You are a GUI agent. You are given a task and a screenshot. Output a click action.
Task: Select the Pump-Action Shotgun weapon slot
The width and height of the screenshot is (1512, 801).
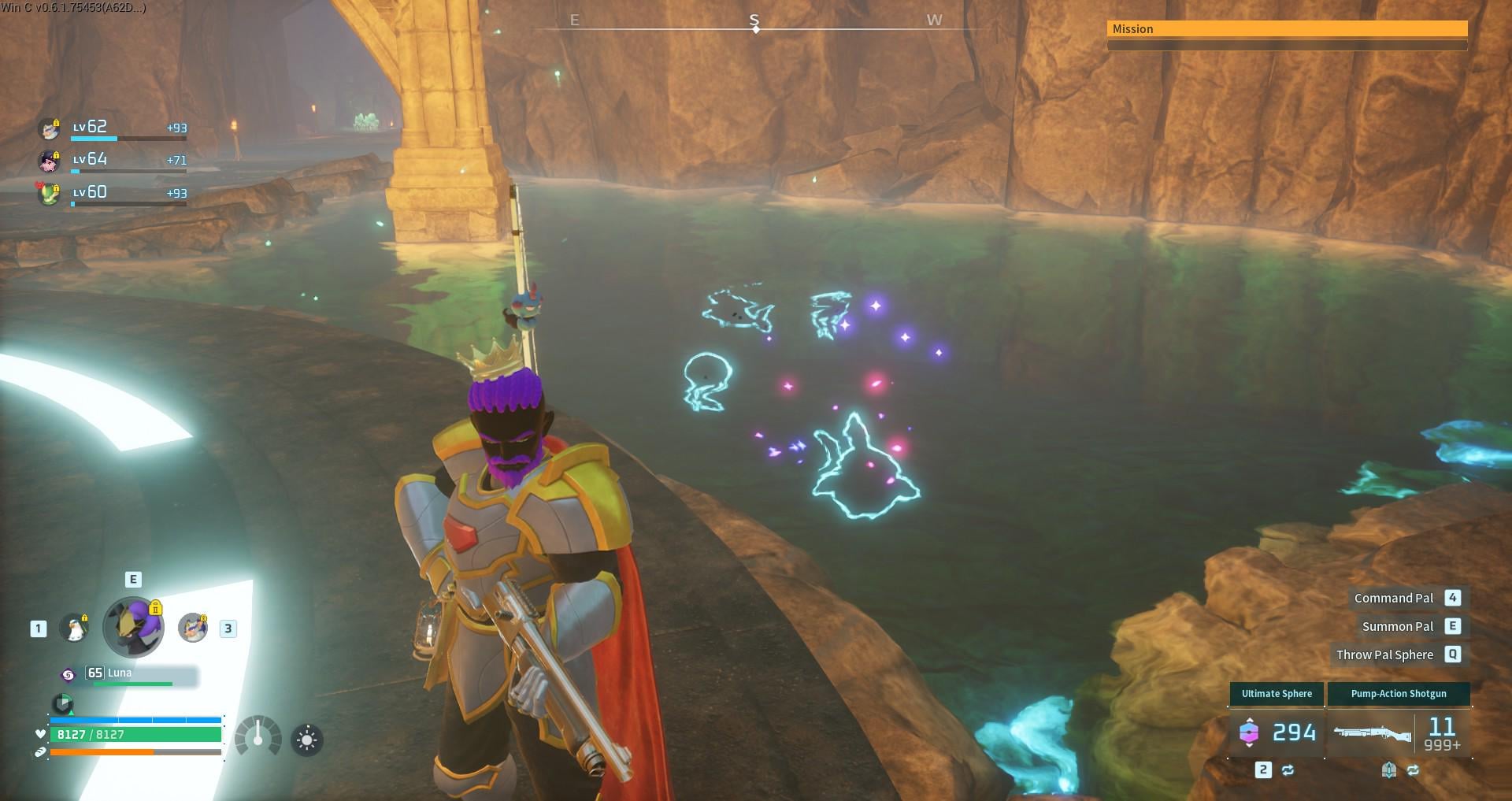(x=1399, y=732)
